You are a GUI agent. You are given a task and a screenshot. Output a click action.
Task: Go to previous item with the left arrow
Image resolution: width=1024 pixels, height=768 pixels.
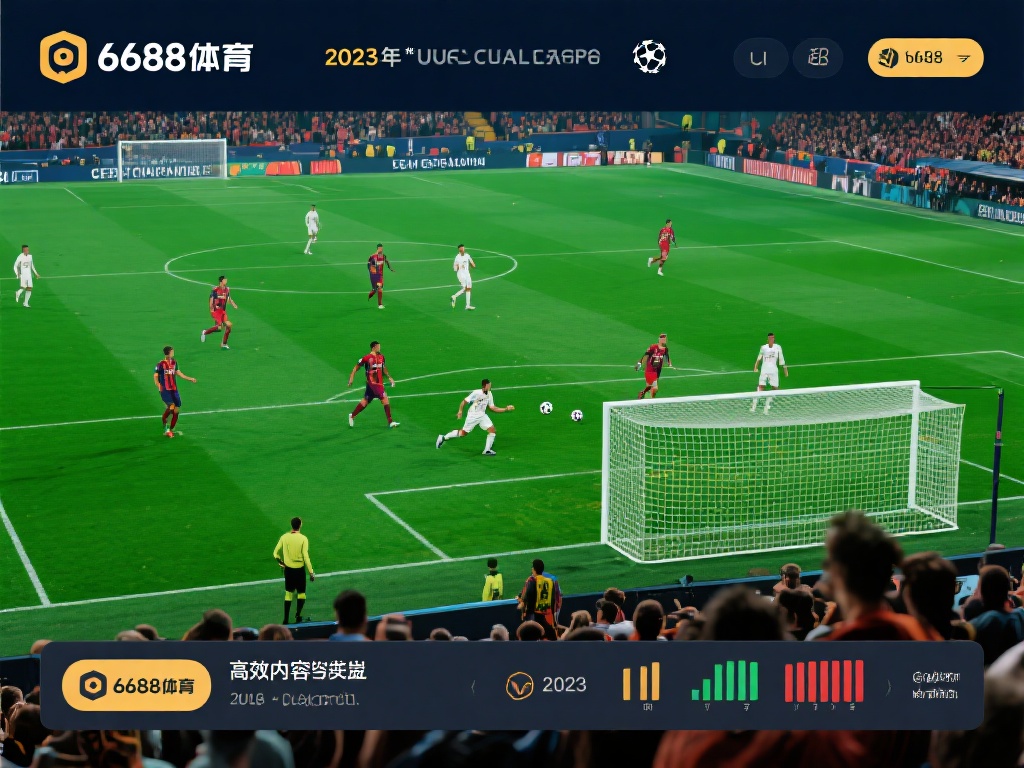pyautogui.click(x=473, y=686)
